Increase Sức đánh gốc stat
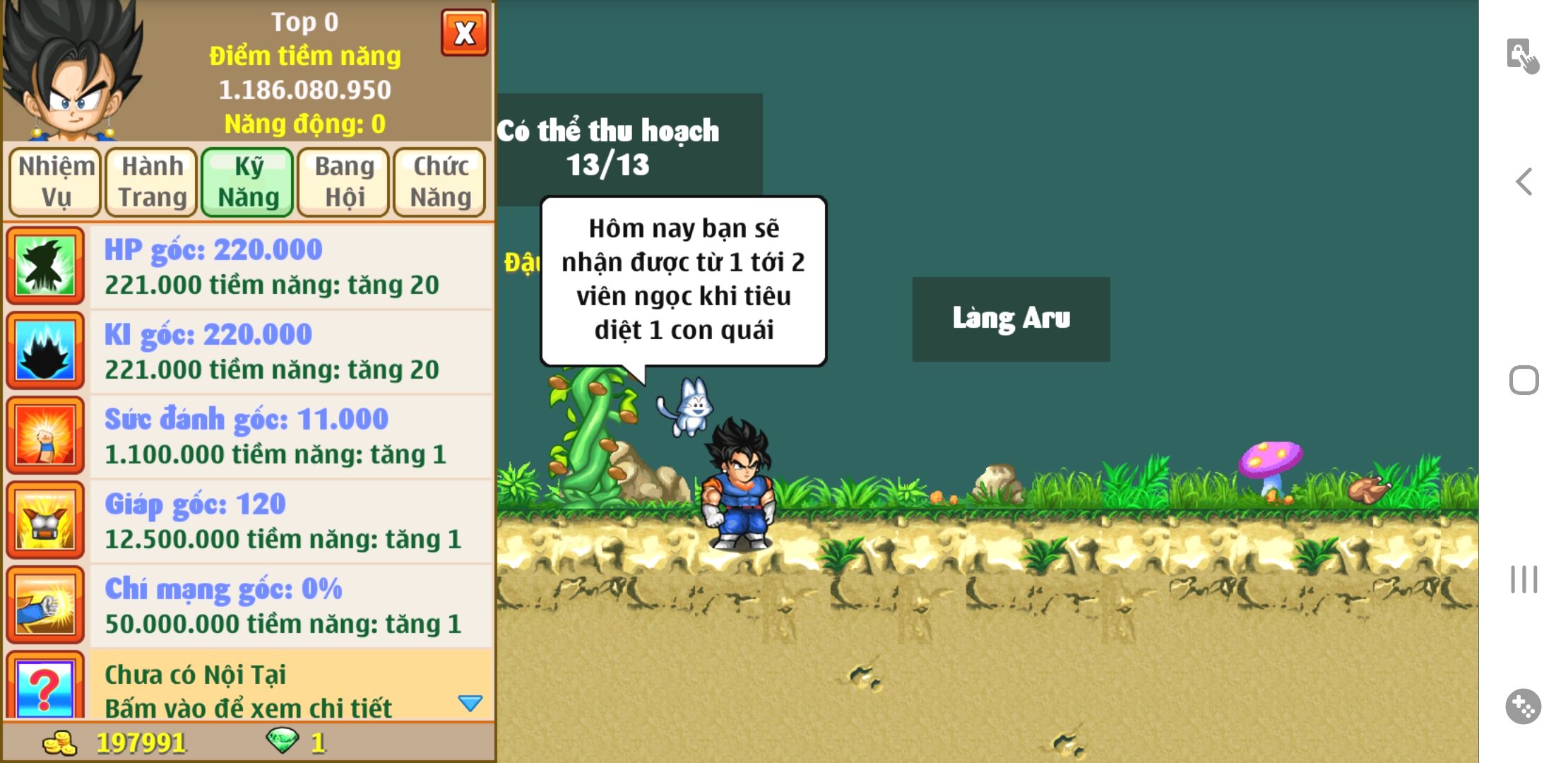The width and height of the screenshot is (1568, 763). pyautogui.click(x=290, y=436)
